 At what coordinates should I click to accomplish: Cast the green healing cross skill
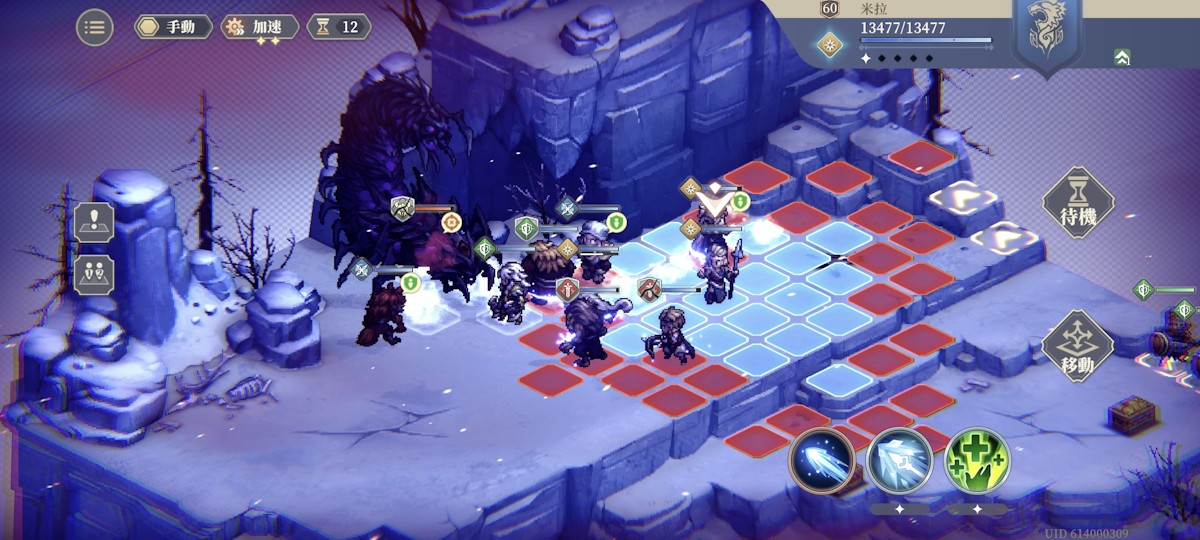[977, 461]
